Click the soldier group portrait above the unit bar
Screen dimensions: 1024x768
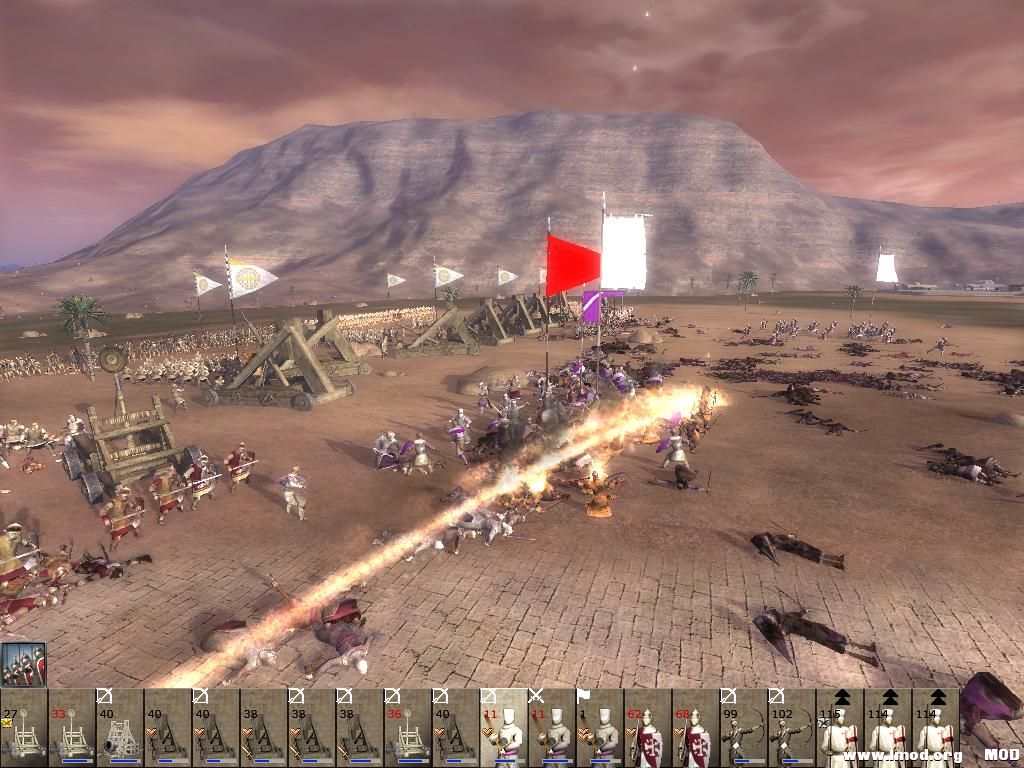pos(23,664)
